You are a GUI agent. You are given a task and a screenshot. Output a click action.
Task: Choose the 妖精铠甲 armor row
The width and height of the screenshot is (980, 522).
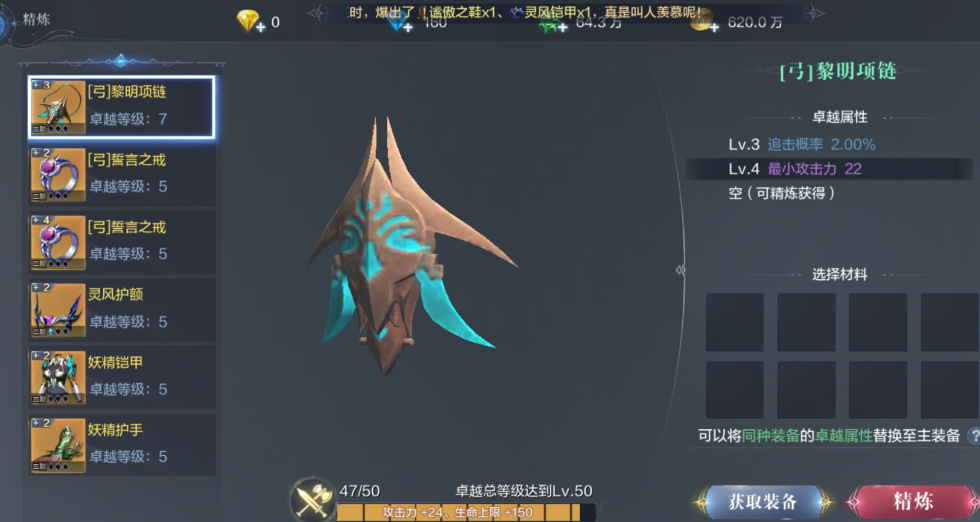(x=121, y=376)
